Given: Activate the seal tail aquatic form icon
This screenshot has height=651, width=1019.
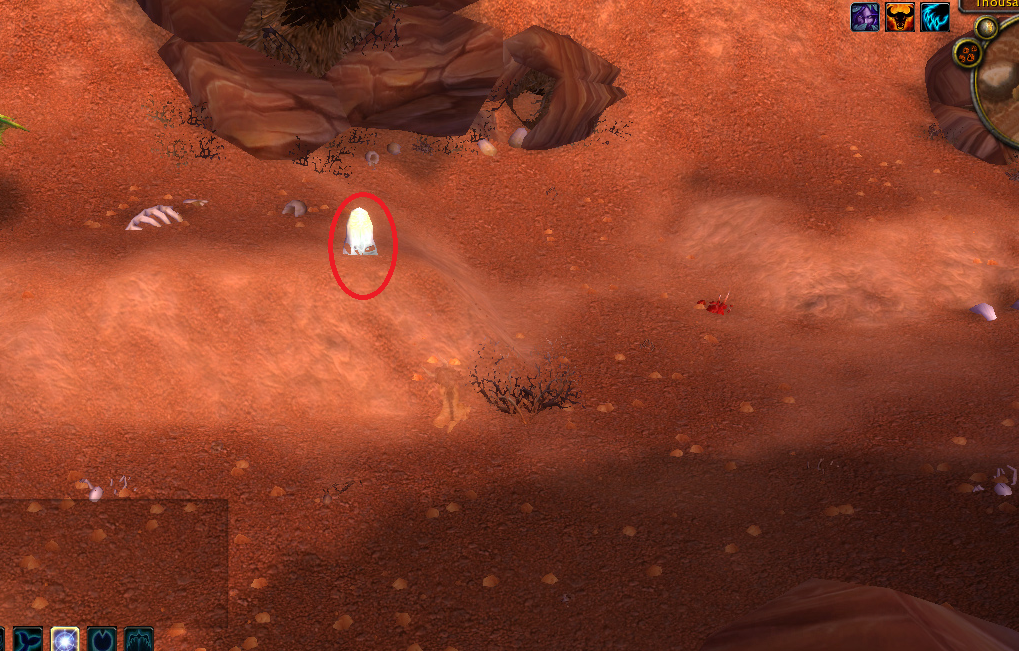Looking at the screenshot, I should click(28, 639).
